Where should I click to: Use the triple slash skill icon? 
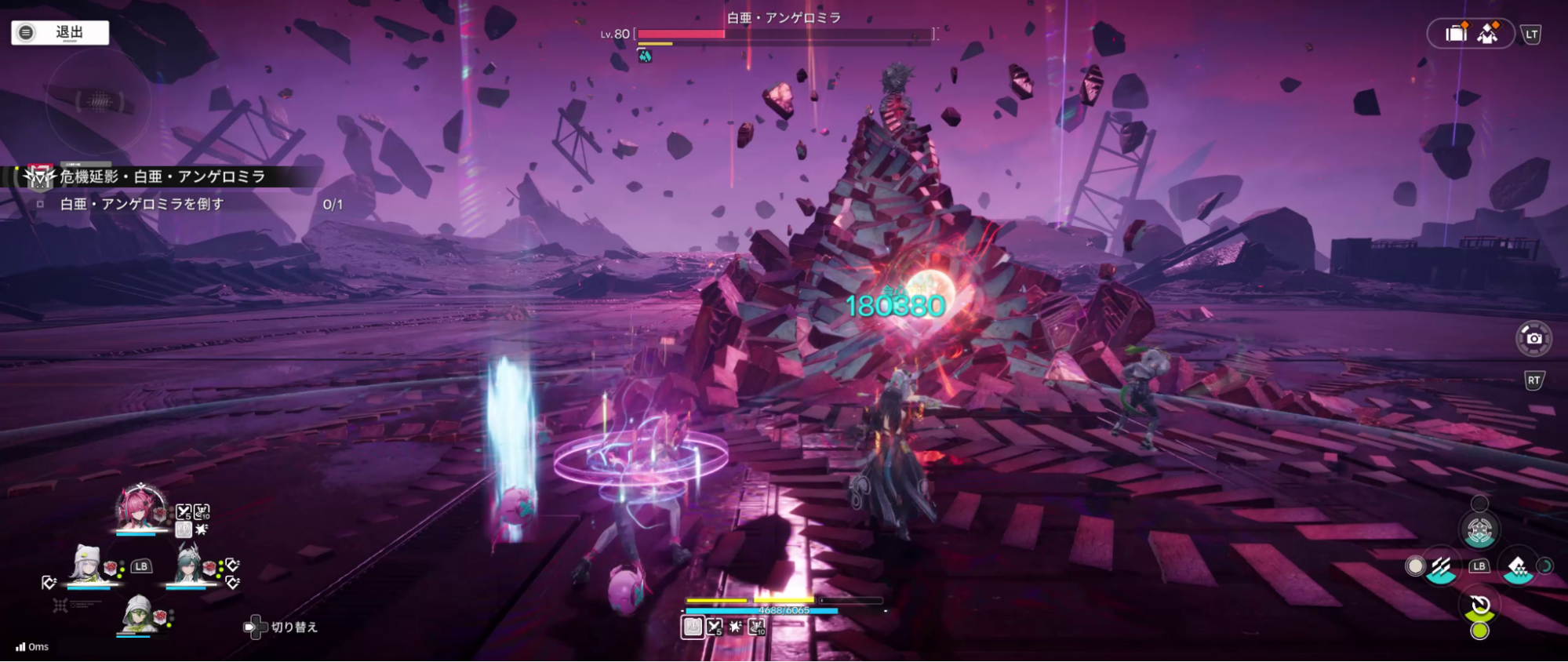[x=1441, y=567]
